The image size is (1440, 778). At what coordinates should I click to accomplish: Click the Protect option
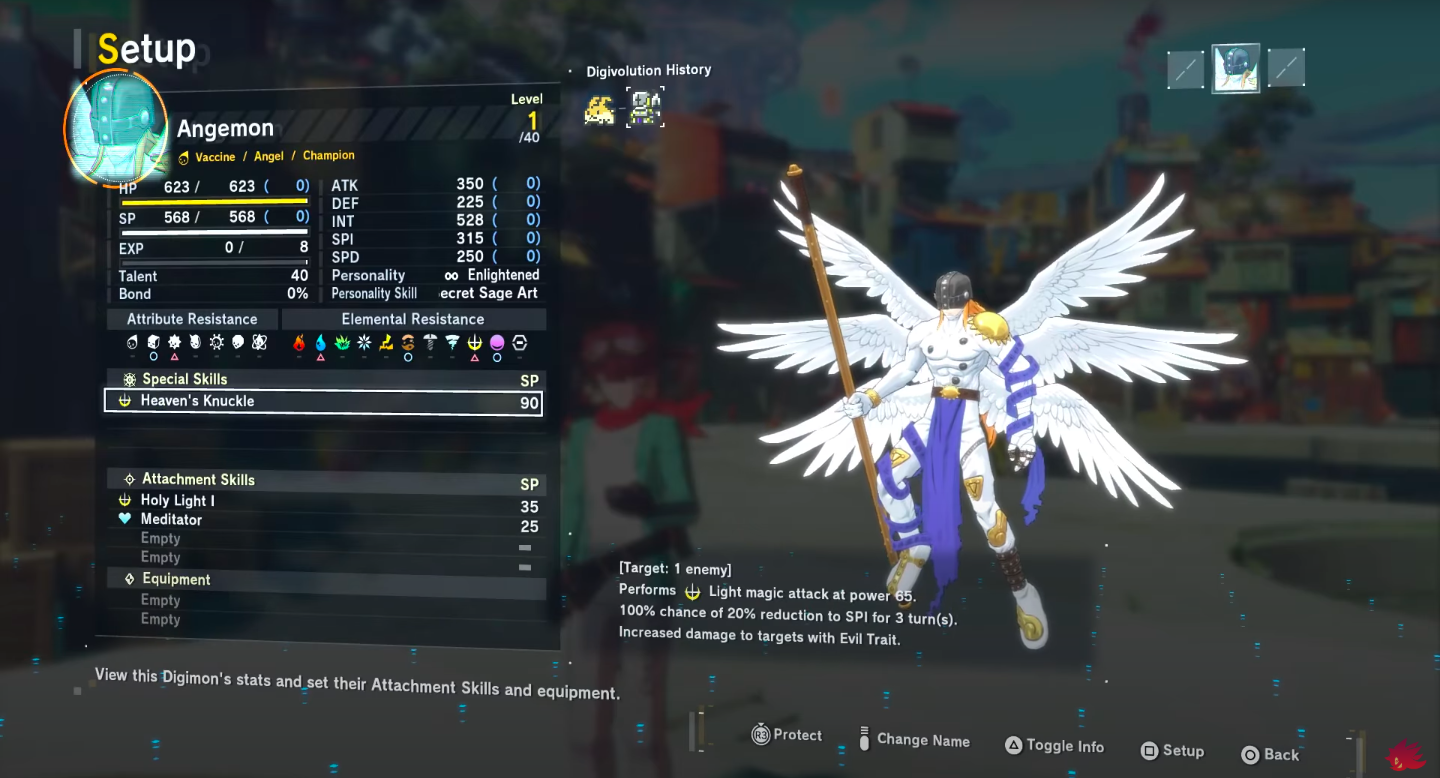(787, 735)
